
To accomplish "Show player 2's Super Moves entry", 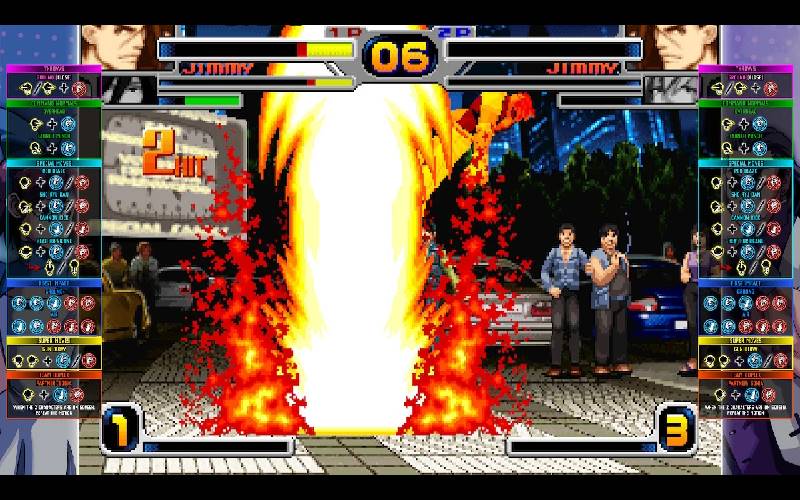I will (746, 340).
